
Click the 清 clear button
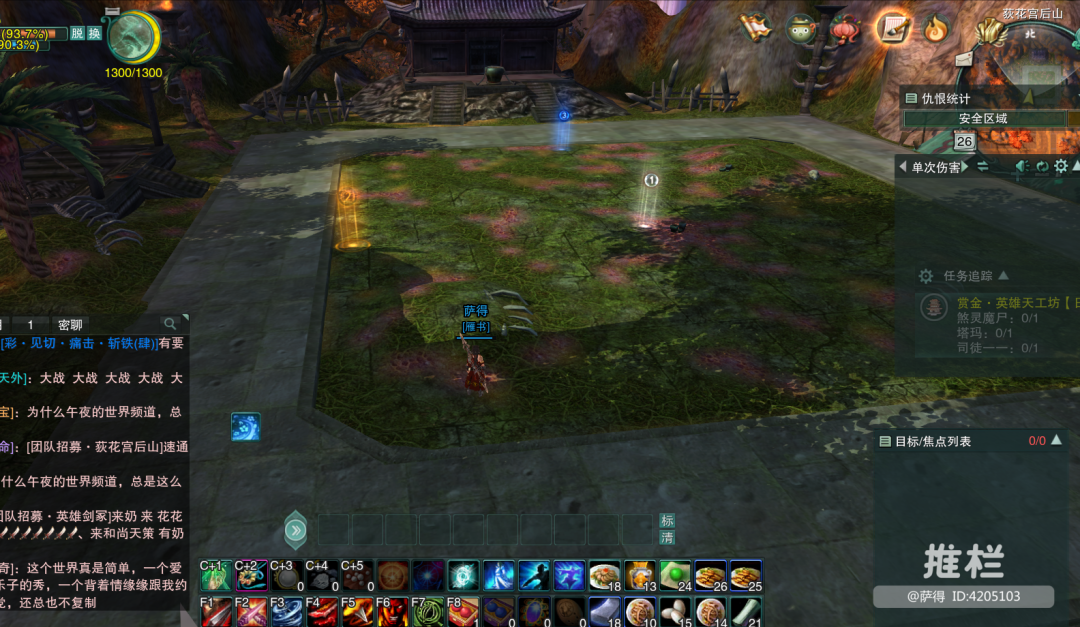pyautogui.click(x=667, y=537)
